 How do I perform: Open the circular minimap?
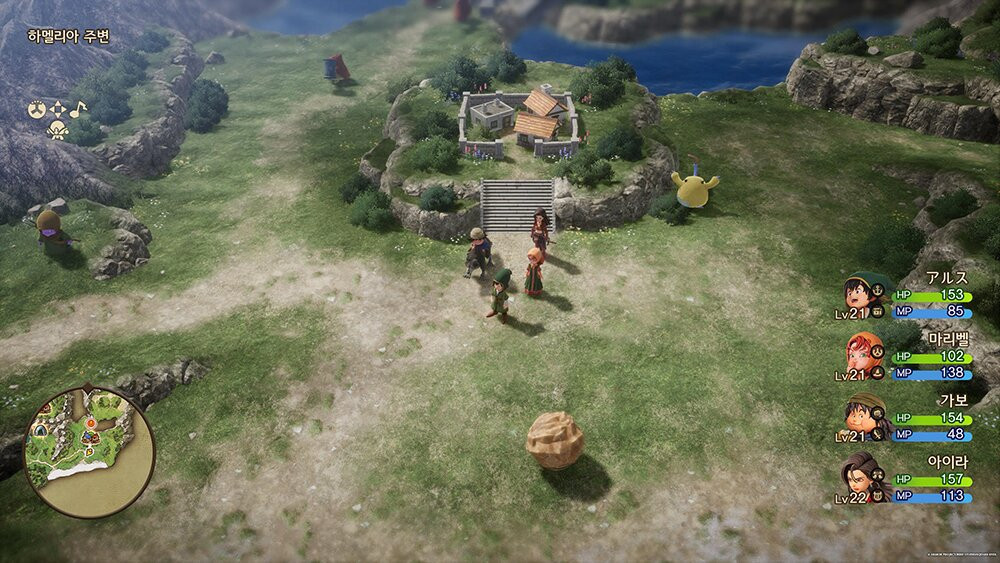(90, 452)
